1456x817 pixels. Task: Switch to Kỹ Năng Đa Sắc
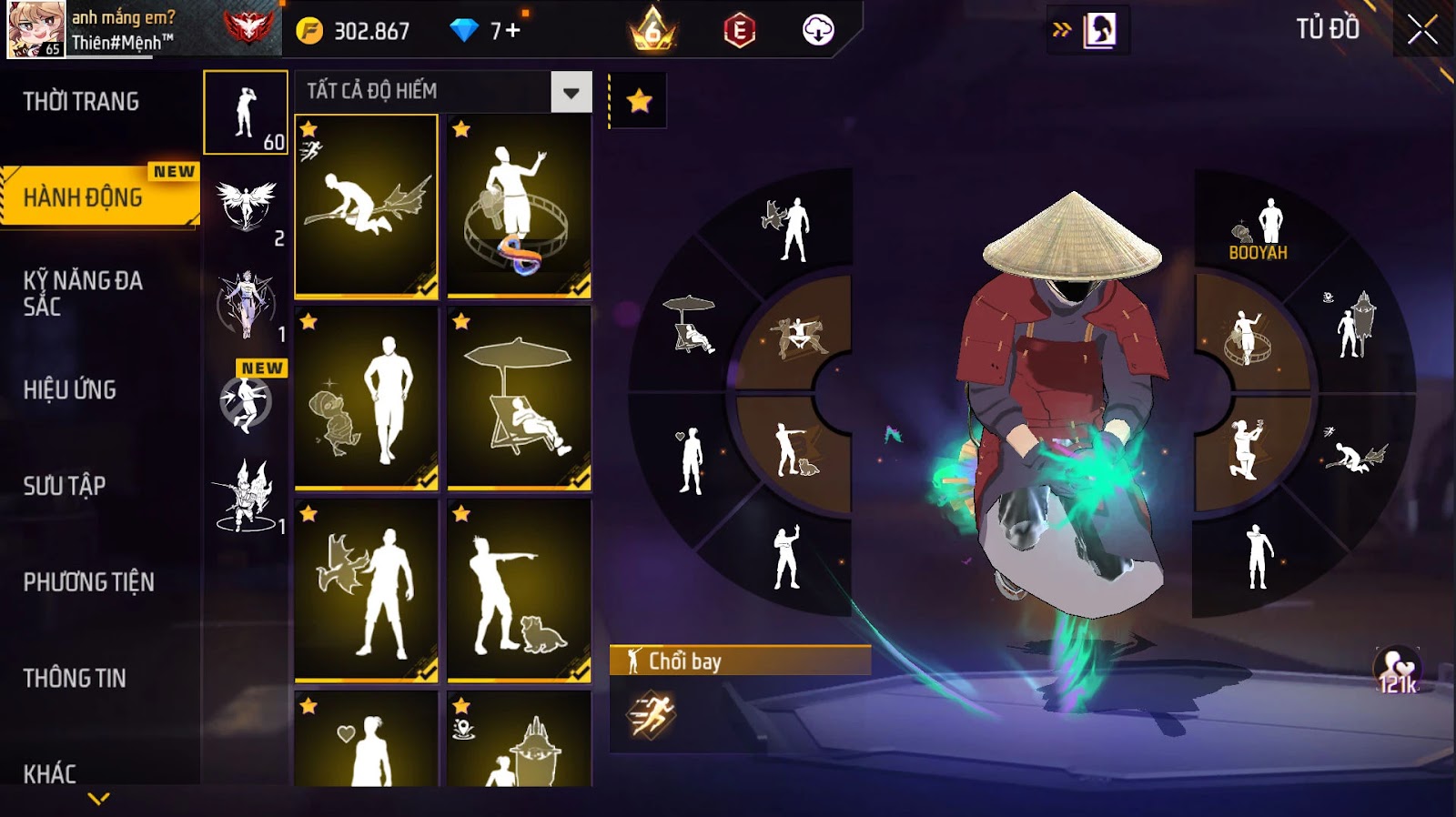84,293
